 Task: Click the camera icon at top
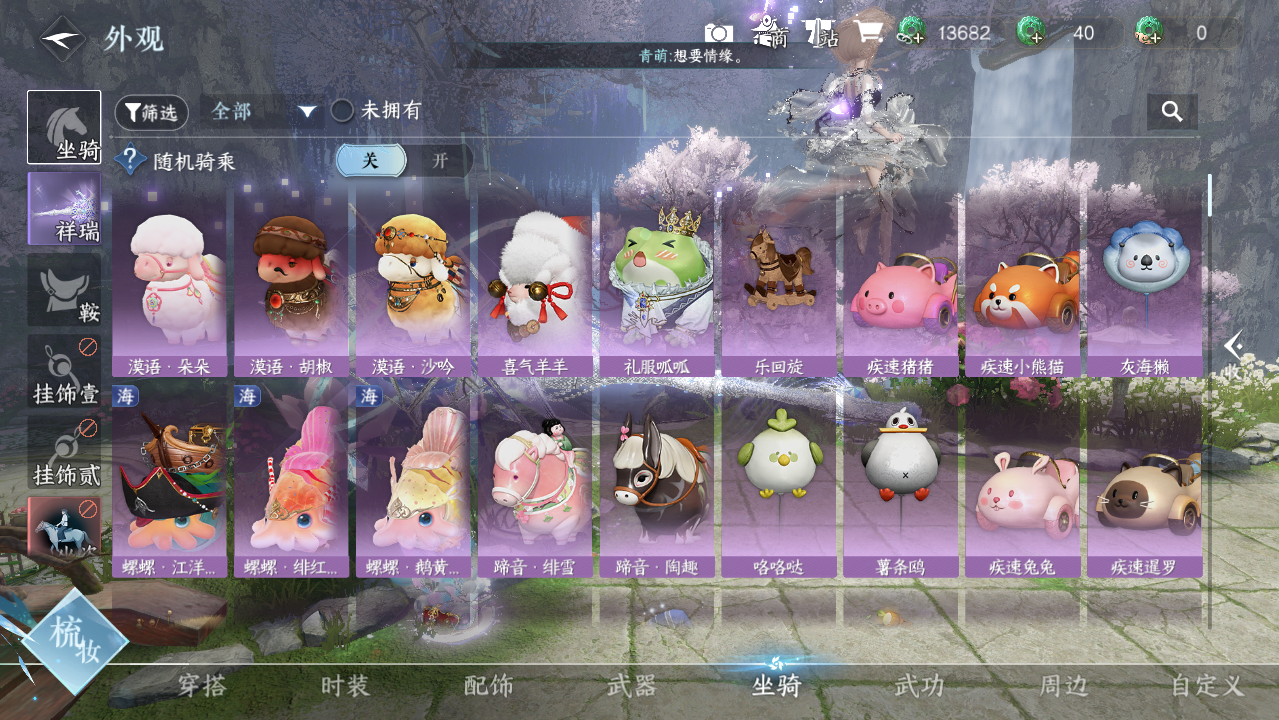718,33
